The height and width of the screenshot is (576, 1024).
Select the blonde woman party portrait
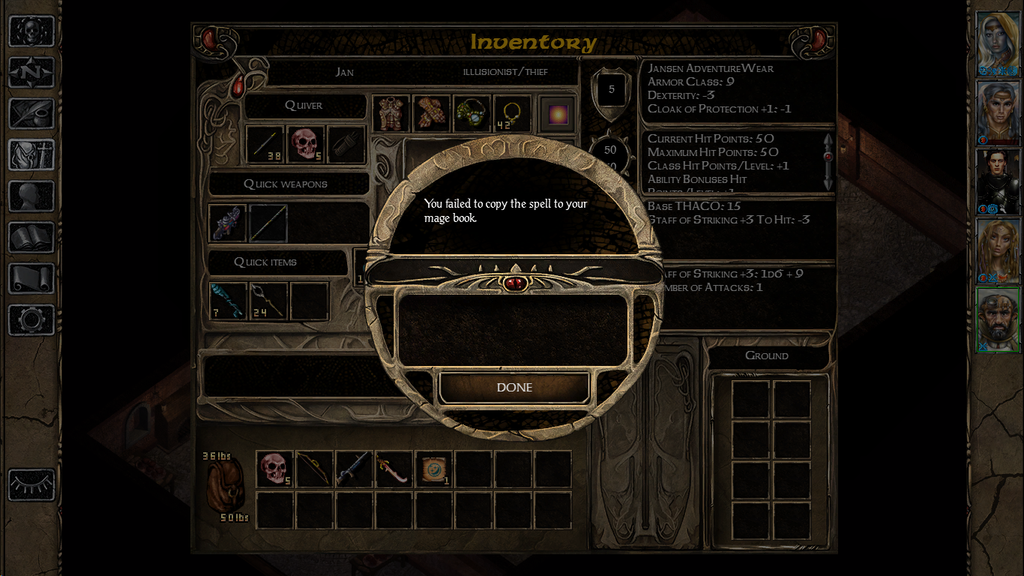pyautogui.click(x=997, y=250)
